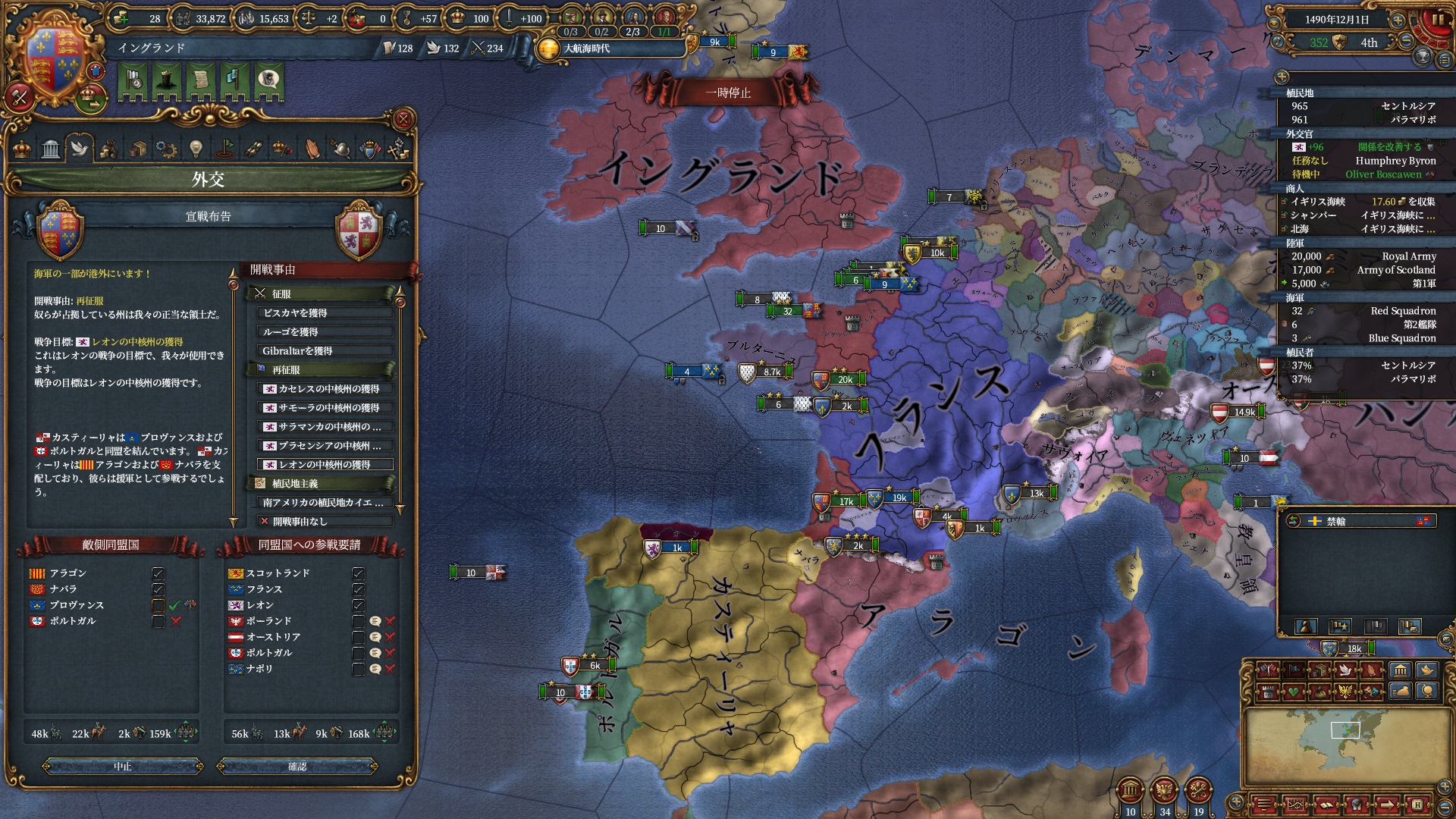Close the diplomacy panel with the red X

(x=403, y=119)
